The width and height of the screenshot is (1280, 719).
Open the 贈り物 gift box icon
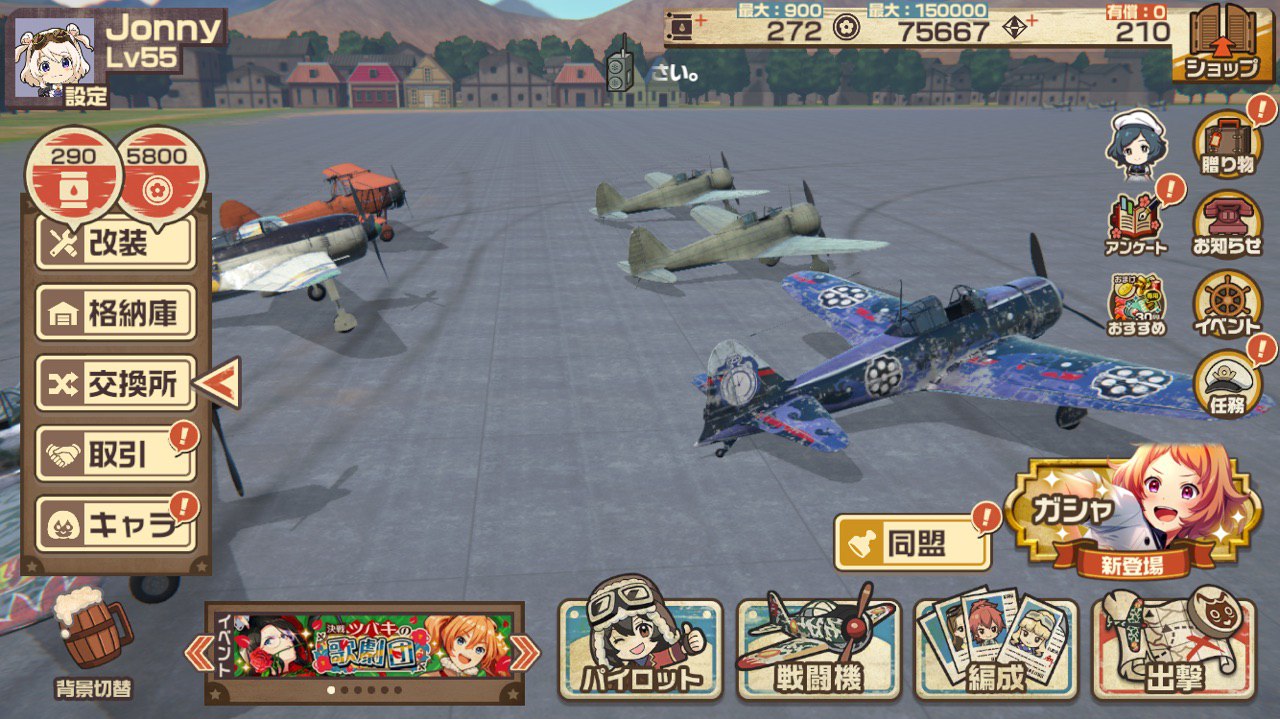point(1227,142)
